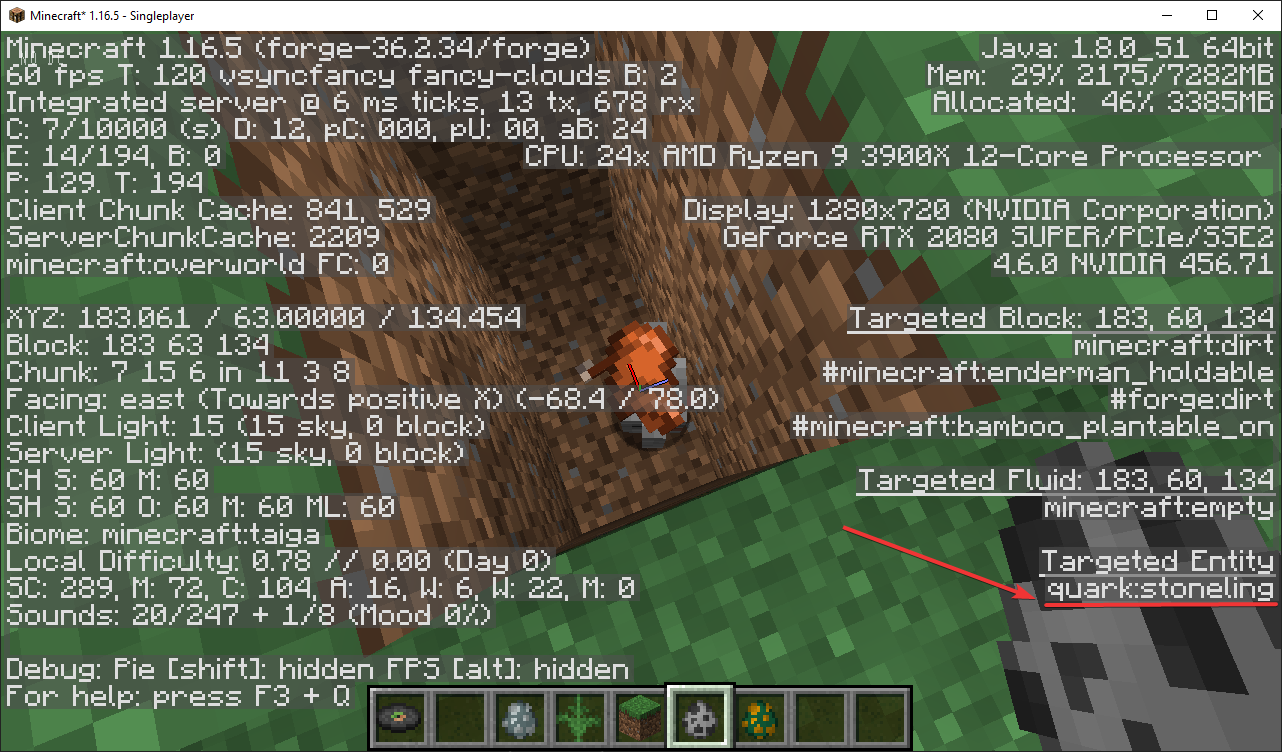This screenshot has width=1282, height=752.
Task: Select the empty eighth hotbar slot
Action: (819, 718)
